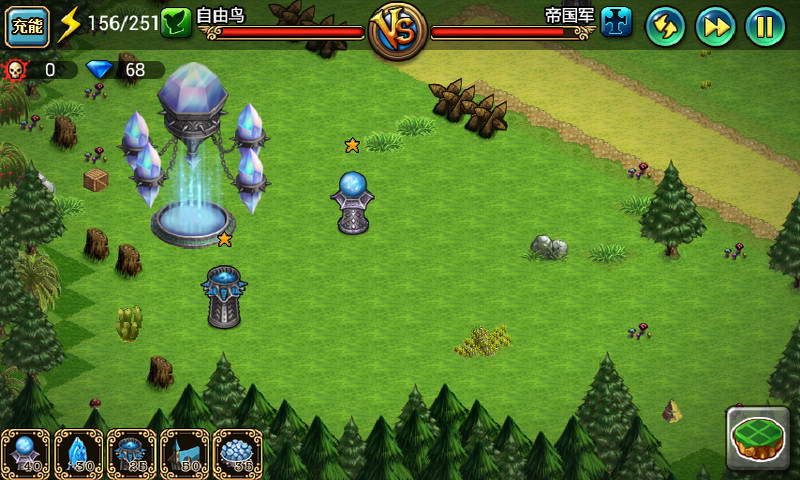
Task: Select the green leaf faction emblem
Action: pyautogui.click(x=177, y=22)
